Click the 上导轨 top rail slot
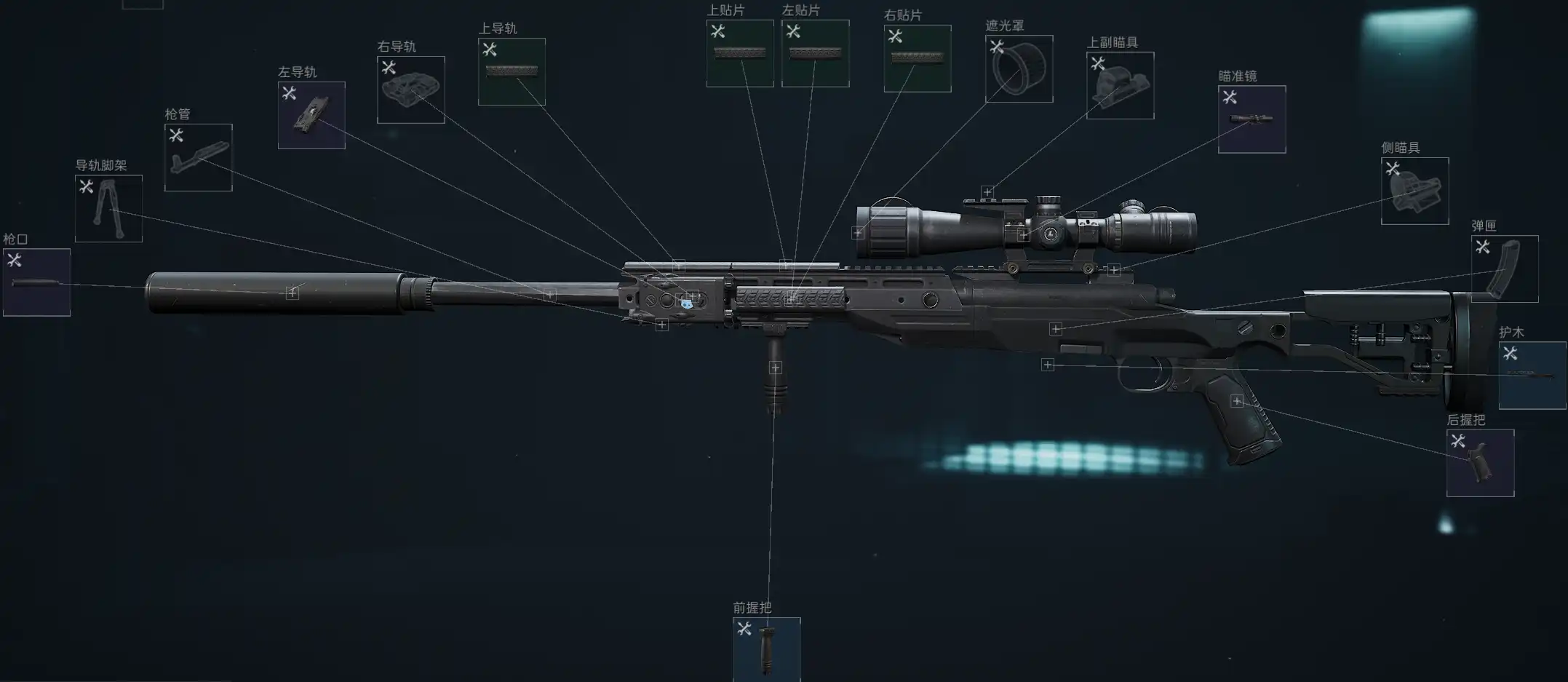 [512, 72]
